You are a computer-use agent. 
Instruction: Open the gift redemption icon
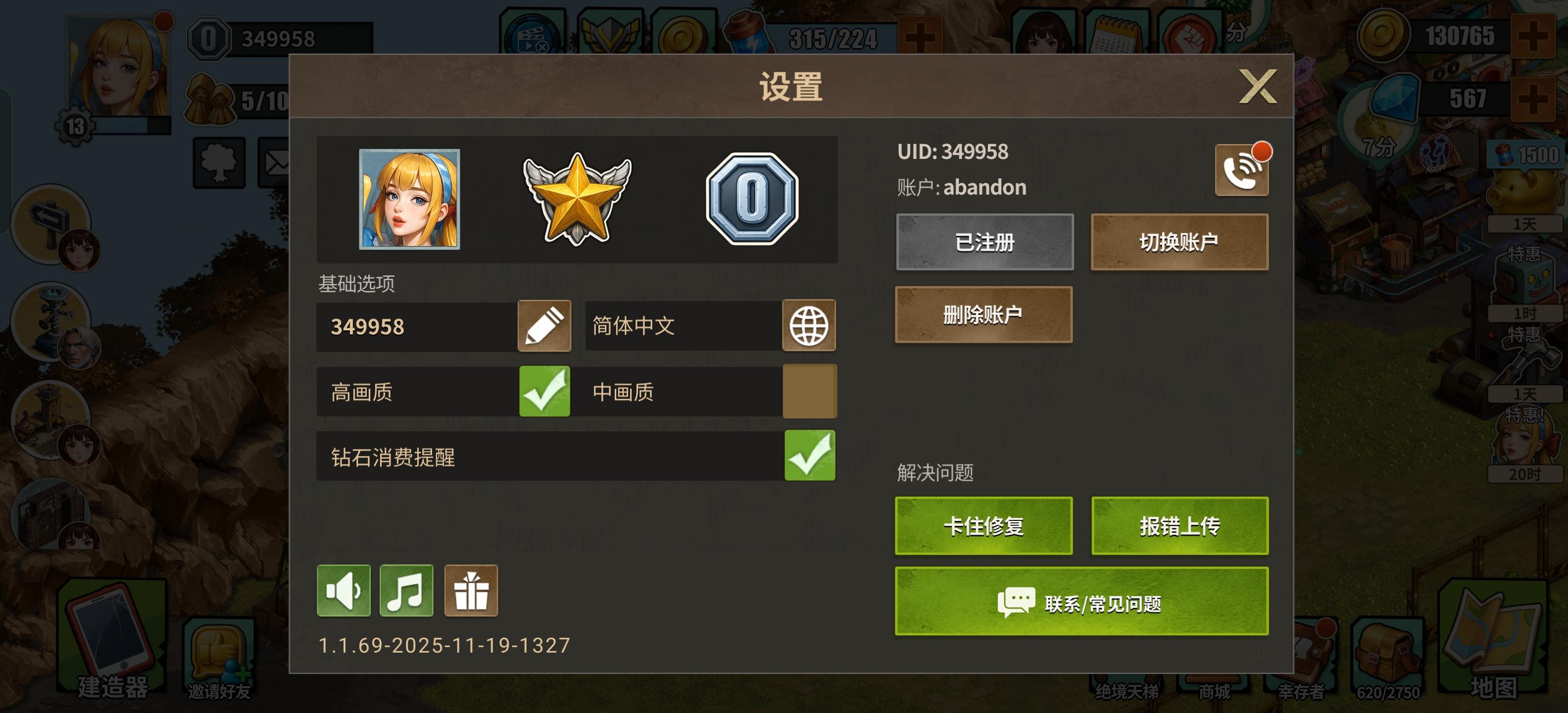[471, 589]
